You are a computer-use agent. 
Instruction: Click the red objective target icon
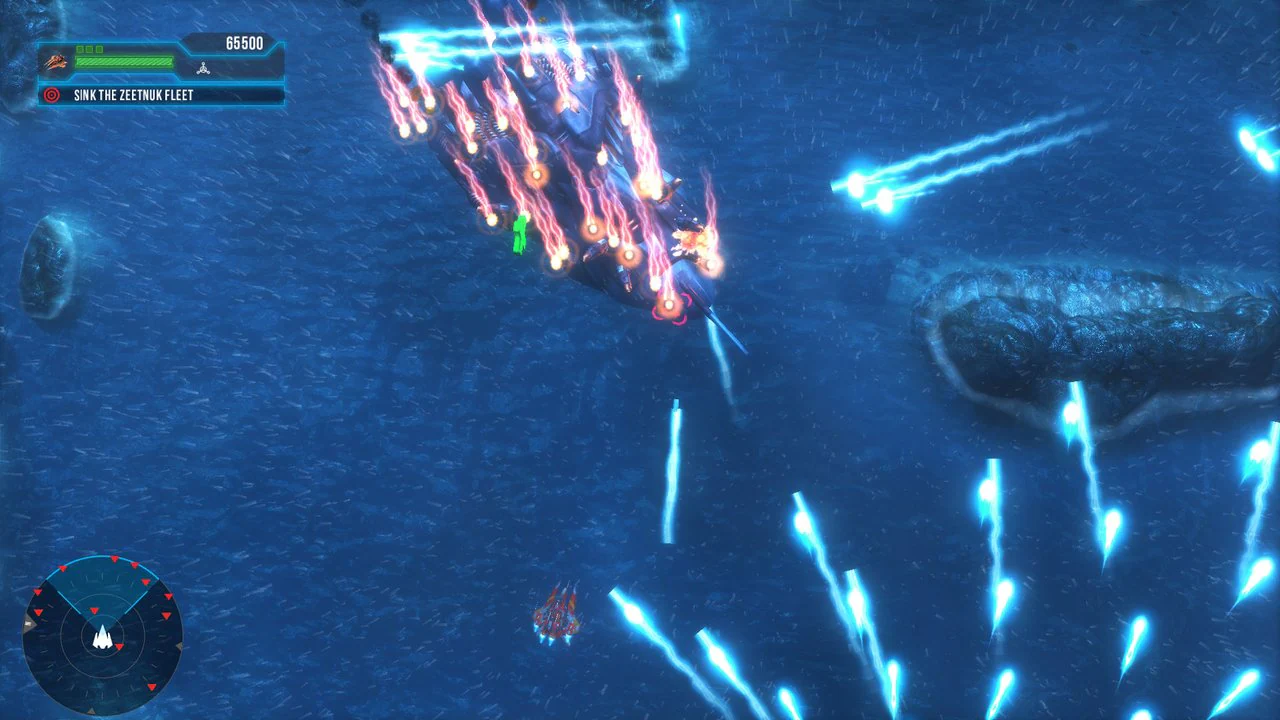click(51, 94)
